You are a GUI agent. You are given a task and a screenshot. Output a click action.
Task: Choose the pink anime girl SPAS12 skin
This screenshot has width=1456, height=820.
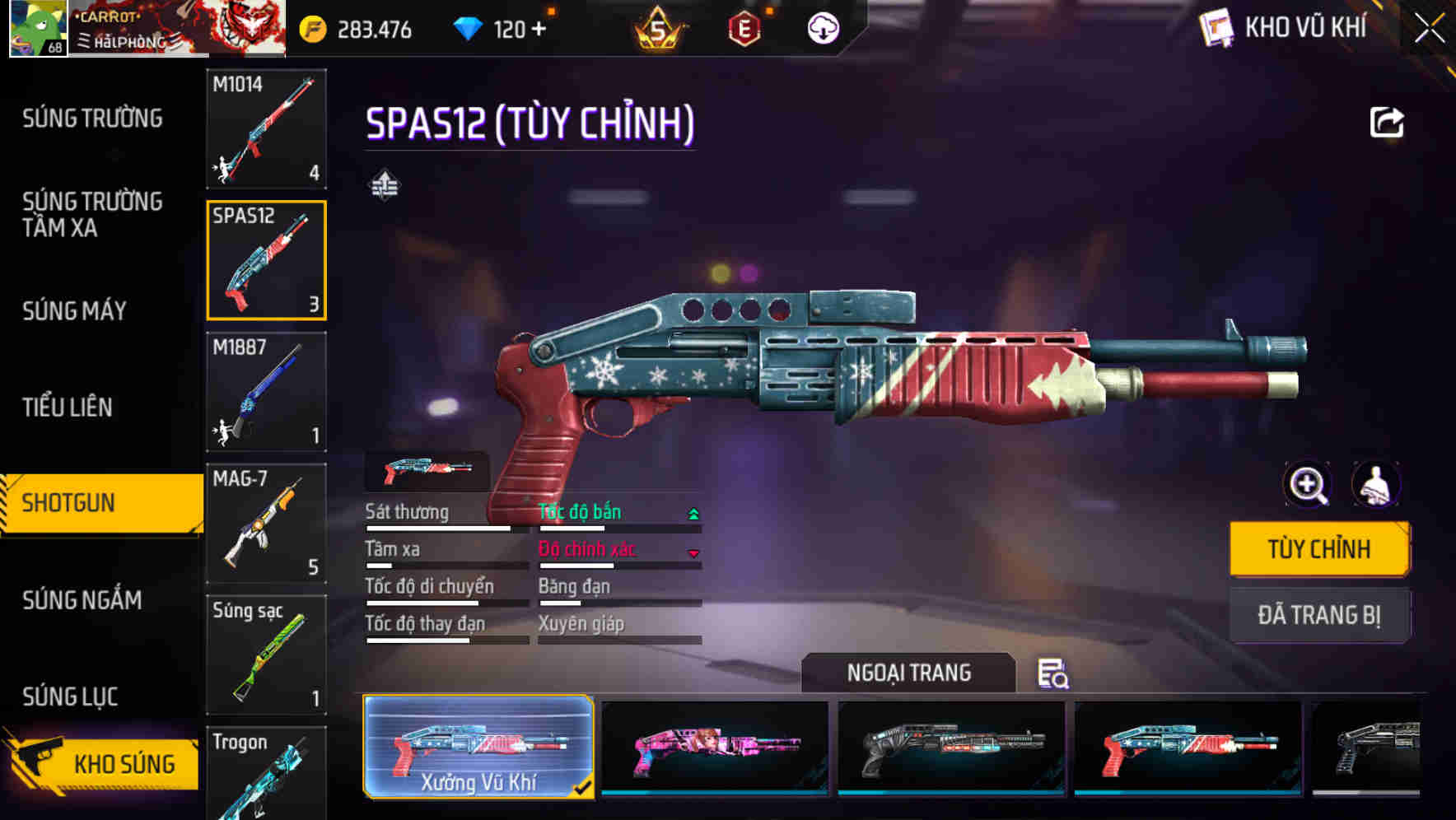(x=715, y=747)
